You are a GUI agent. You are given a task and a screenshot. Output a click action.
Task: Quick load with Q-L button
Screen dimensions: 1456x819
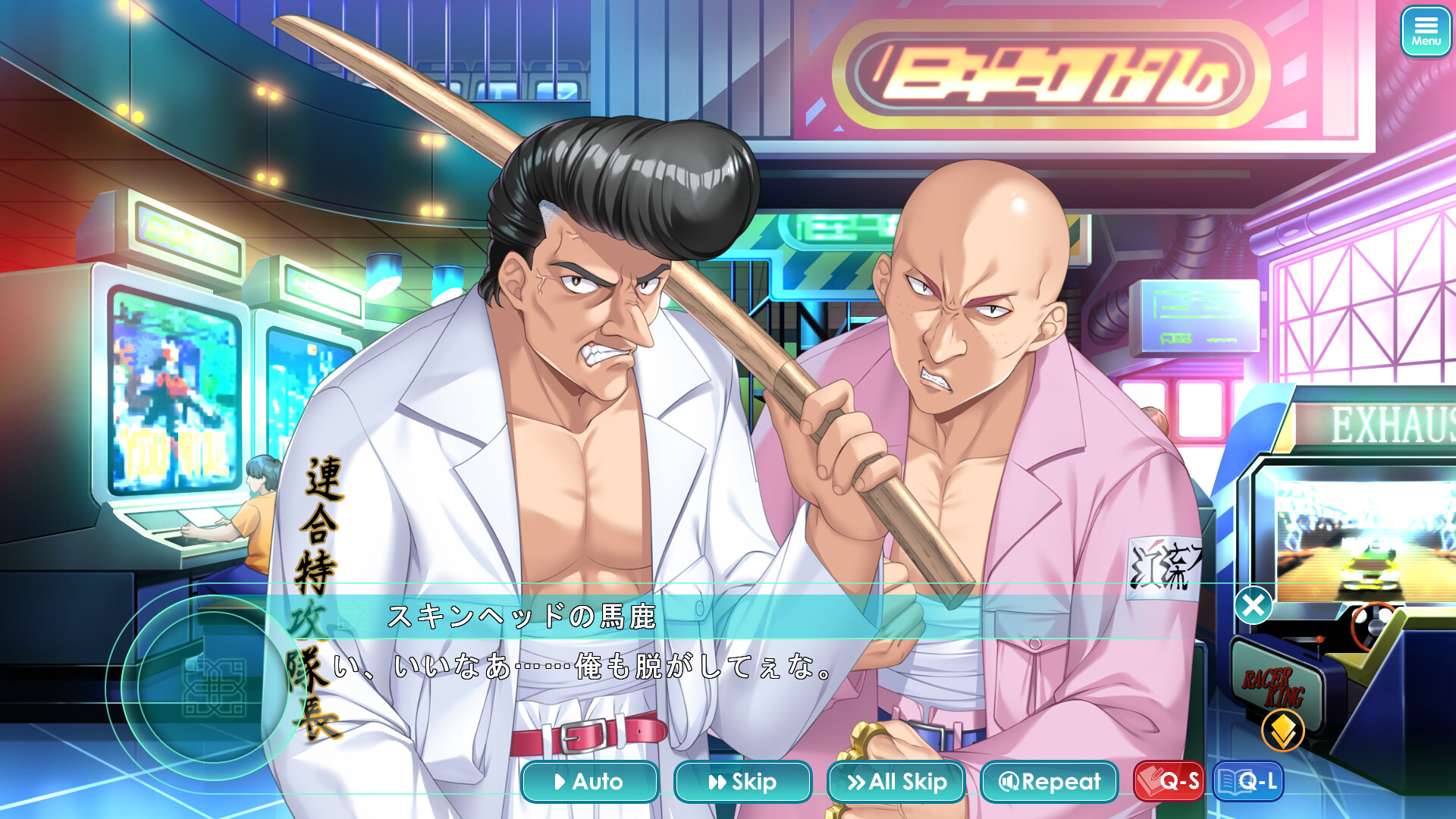click(1248, 781)
